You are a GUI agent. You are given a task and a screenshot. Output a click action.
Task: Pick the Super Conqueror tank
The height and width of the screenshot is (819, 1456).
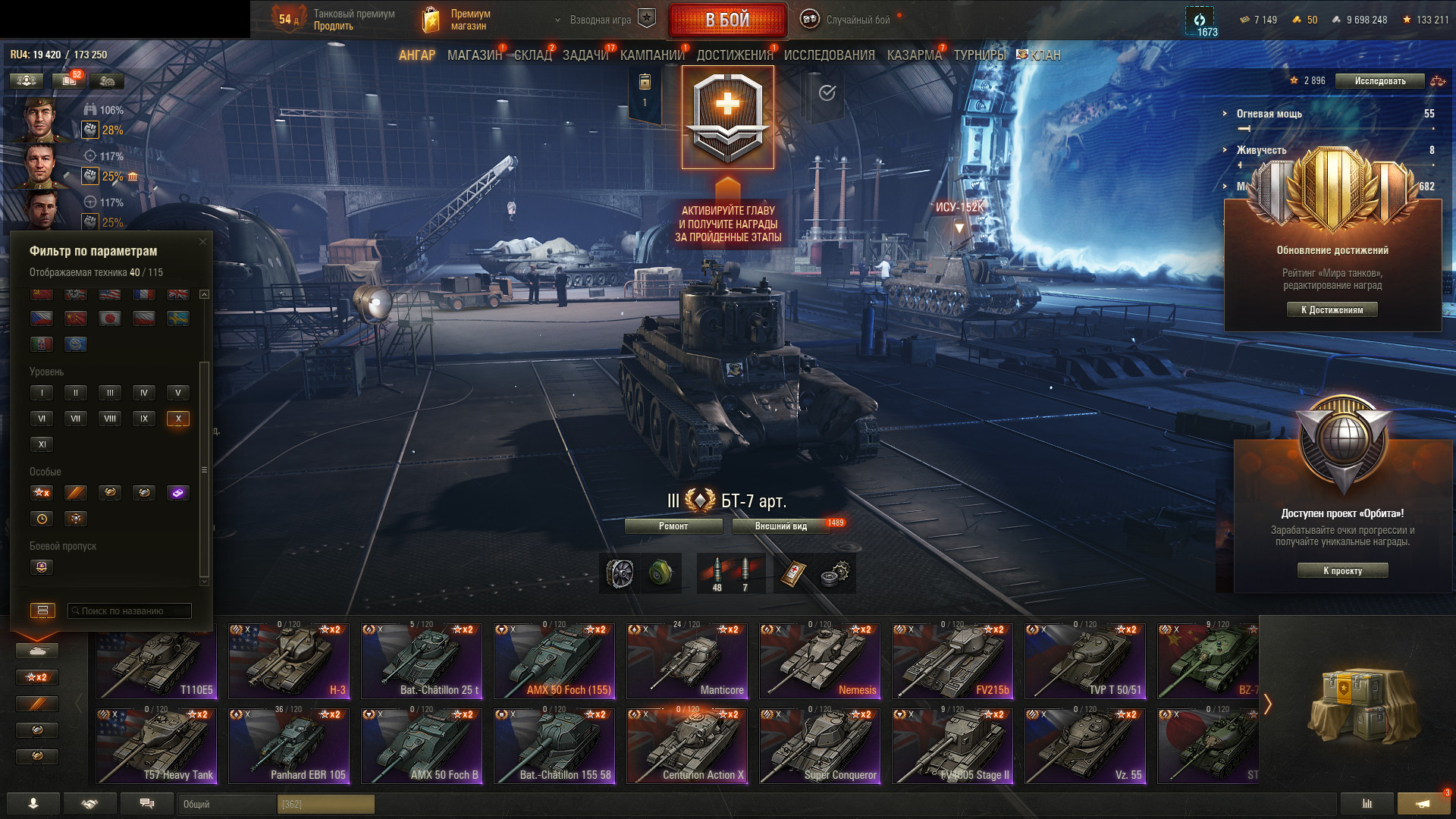[820, 745]
